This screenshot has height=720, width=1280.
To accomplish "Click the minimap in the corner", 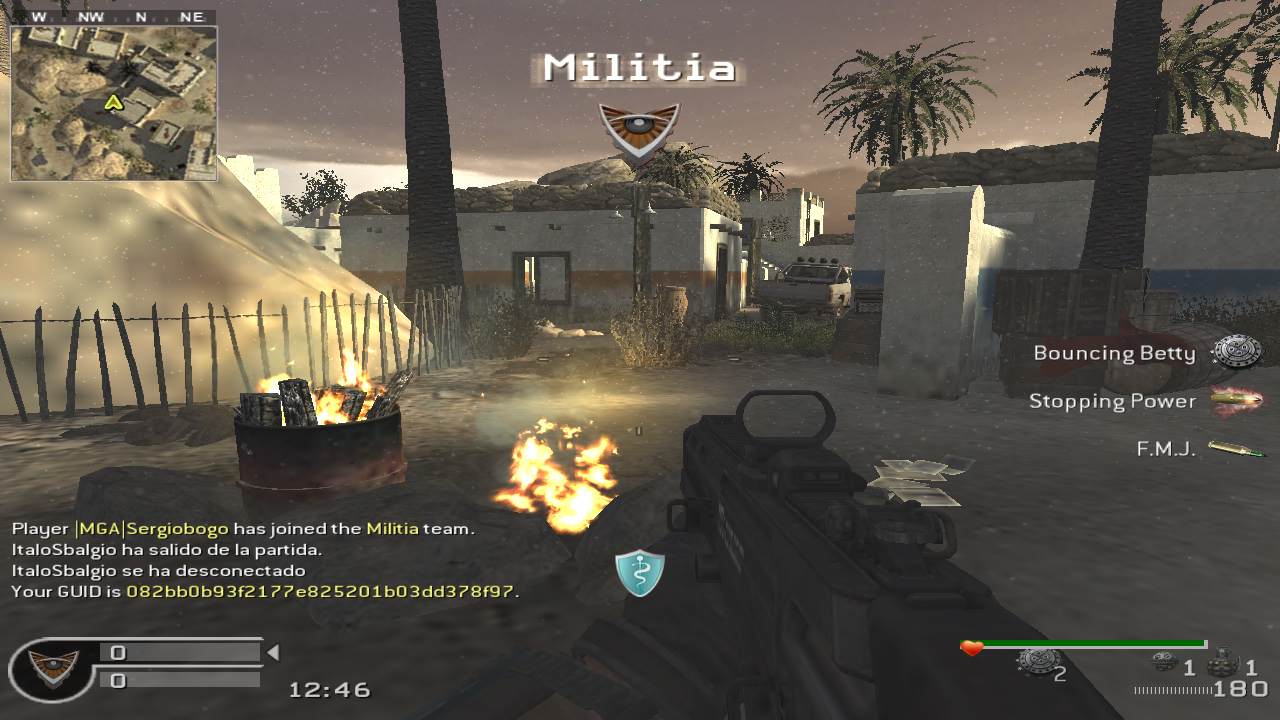I will tap(113, 102).
